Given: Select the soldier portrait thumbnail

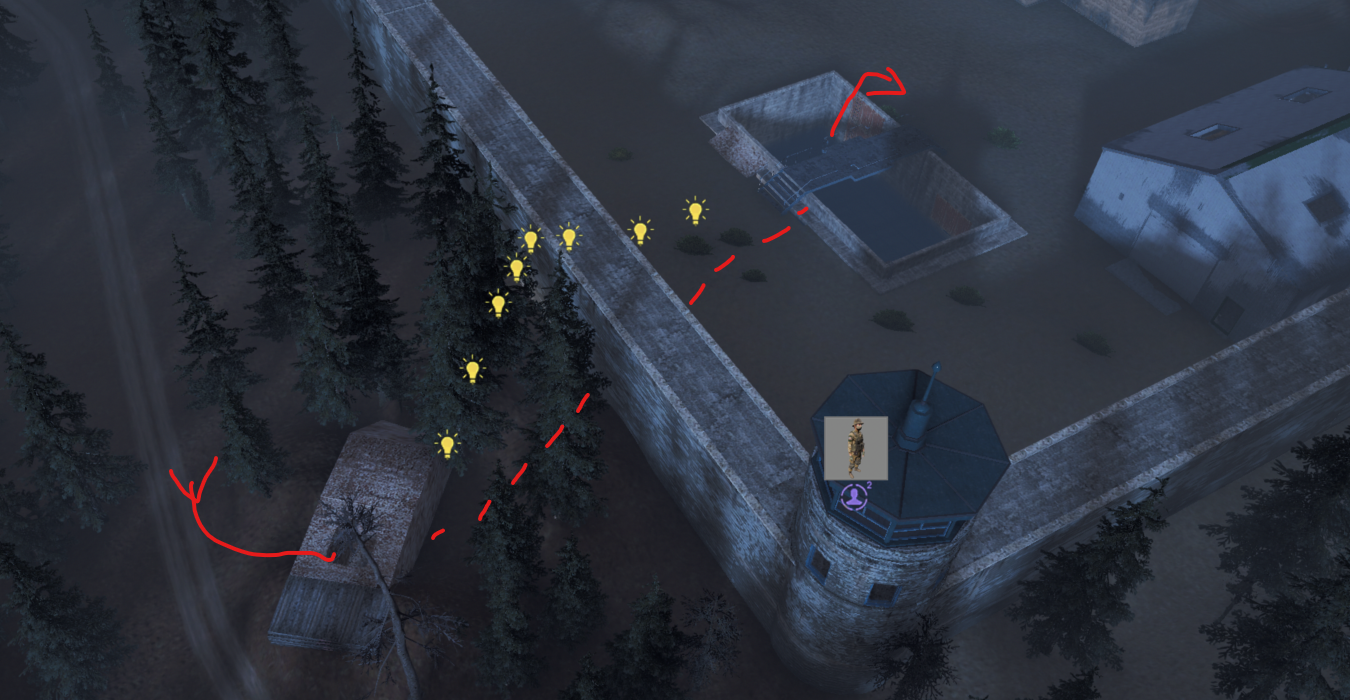Looking at the screenshot, I should [x=855, y=447].
